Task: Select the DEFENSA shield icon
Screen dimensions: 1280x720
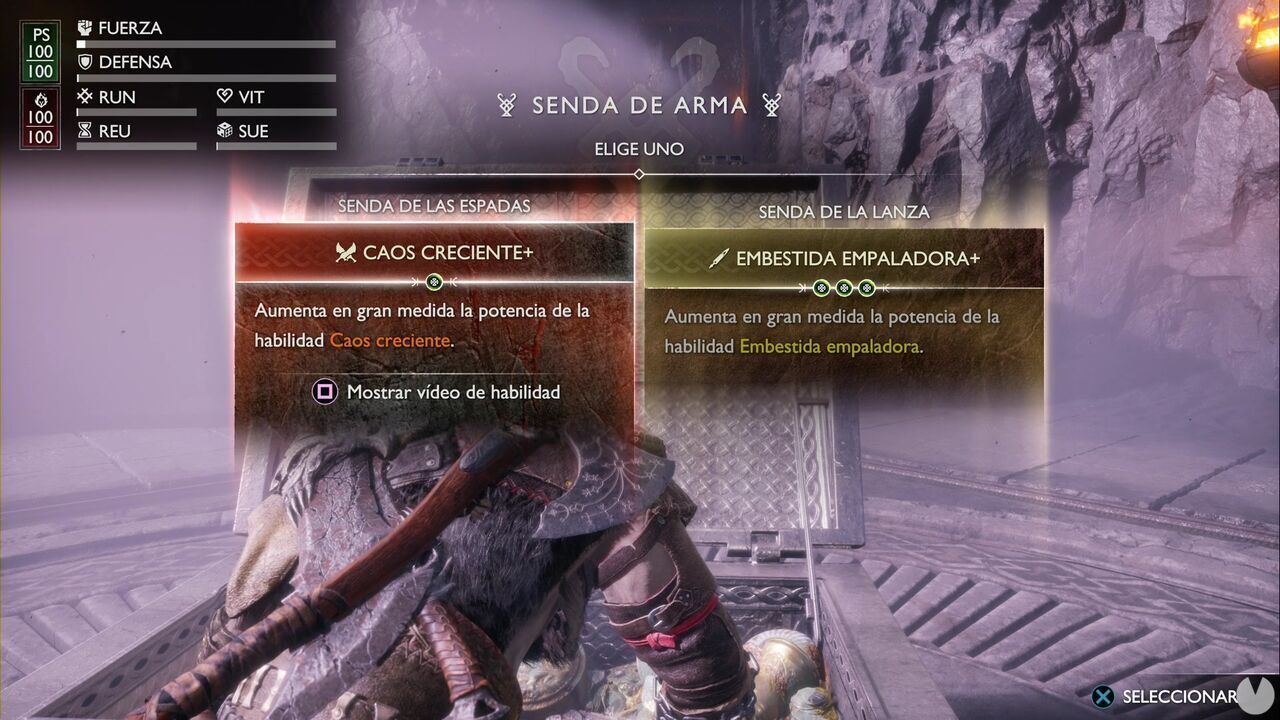Action: click(86, 62)
